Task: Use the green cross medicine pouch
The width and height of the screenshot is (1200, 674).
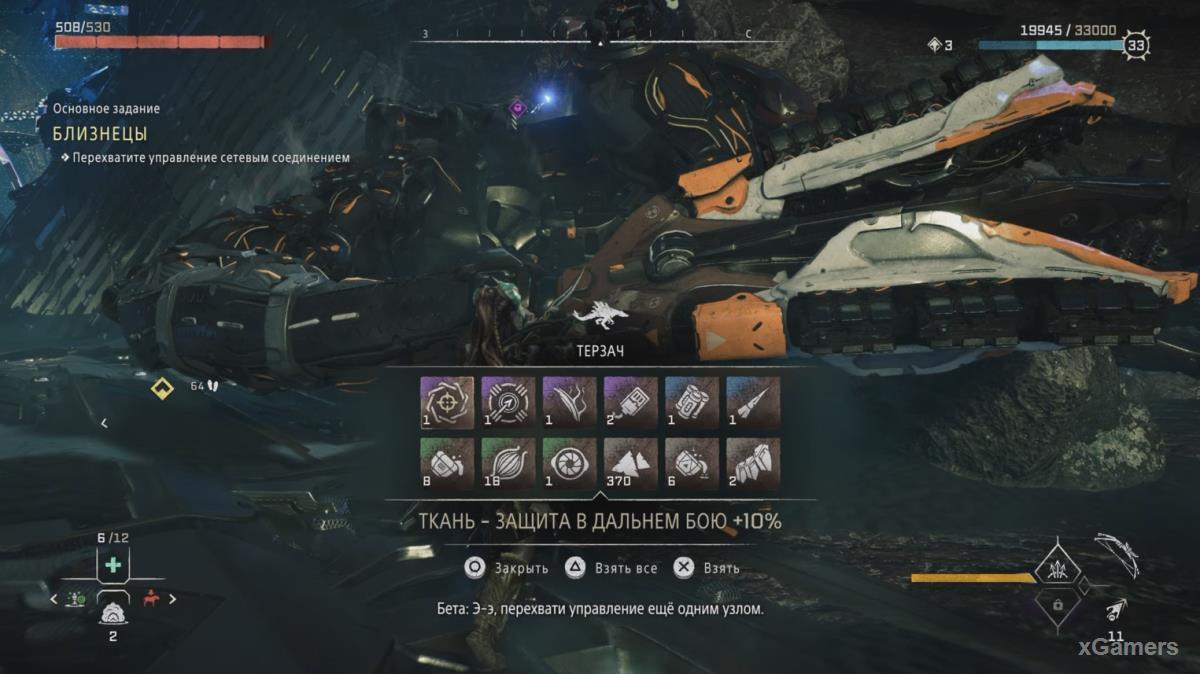Action: [x=113, y=565]
